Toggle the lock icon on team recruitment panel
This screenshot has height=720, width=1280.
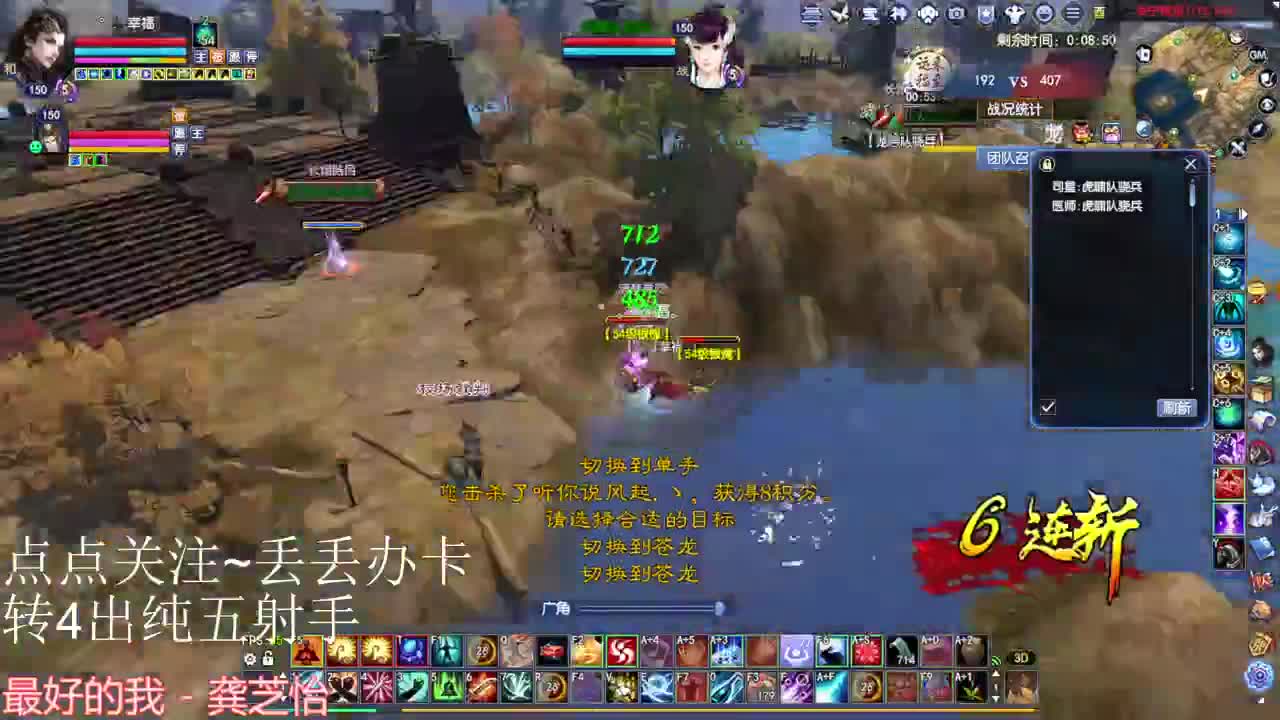point(1046,163)
